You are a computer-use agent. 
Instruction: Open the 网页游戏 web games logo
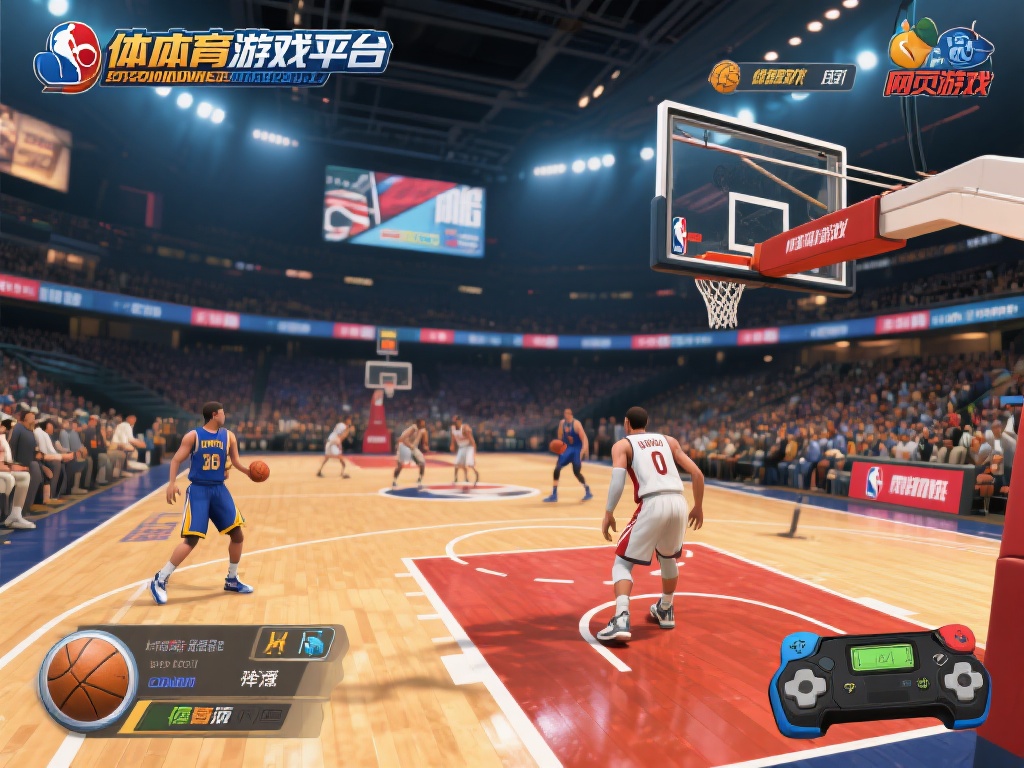939,60
